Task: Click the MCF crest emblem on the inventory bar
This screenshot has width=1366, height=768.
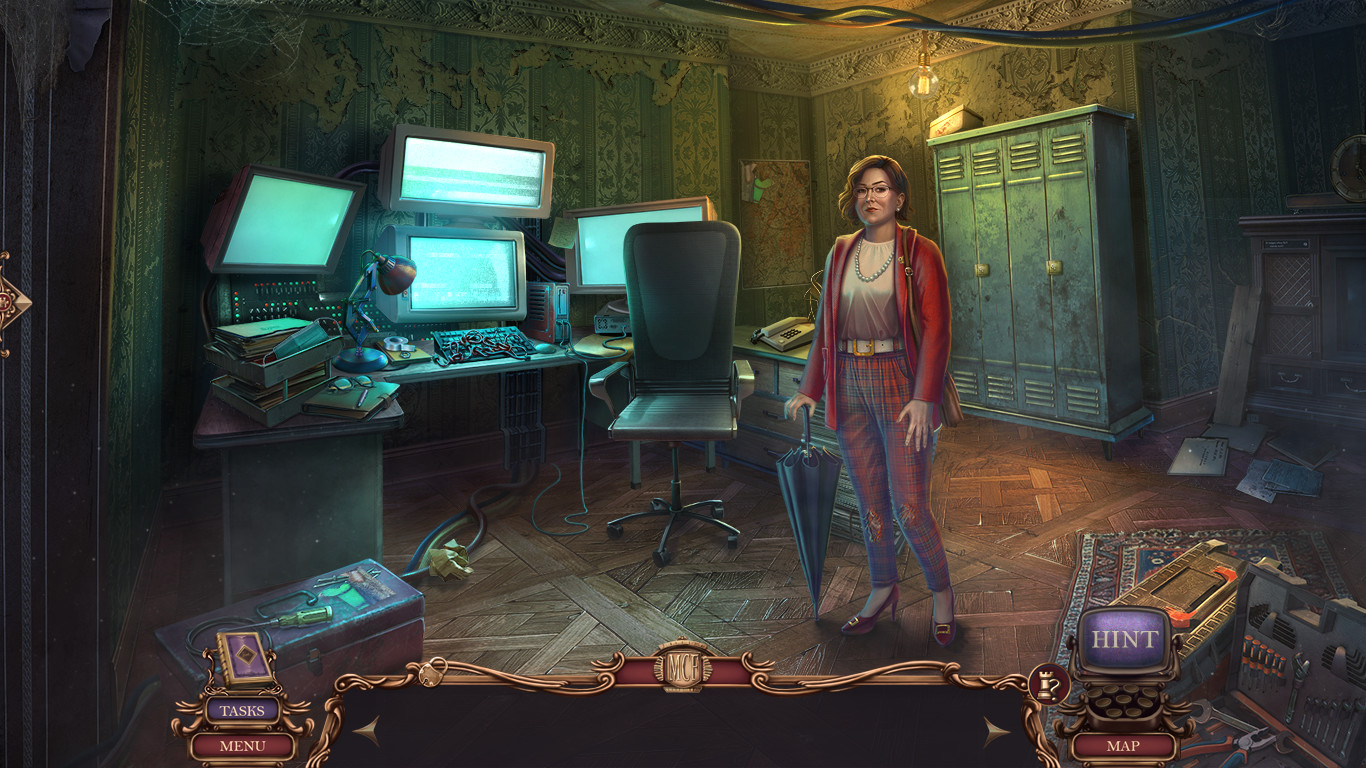Action: (683, 661)
